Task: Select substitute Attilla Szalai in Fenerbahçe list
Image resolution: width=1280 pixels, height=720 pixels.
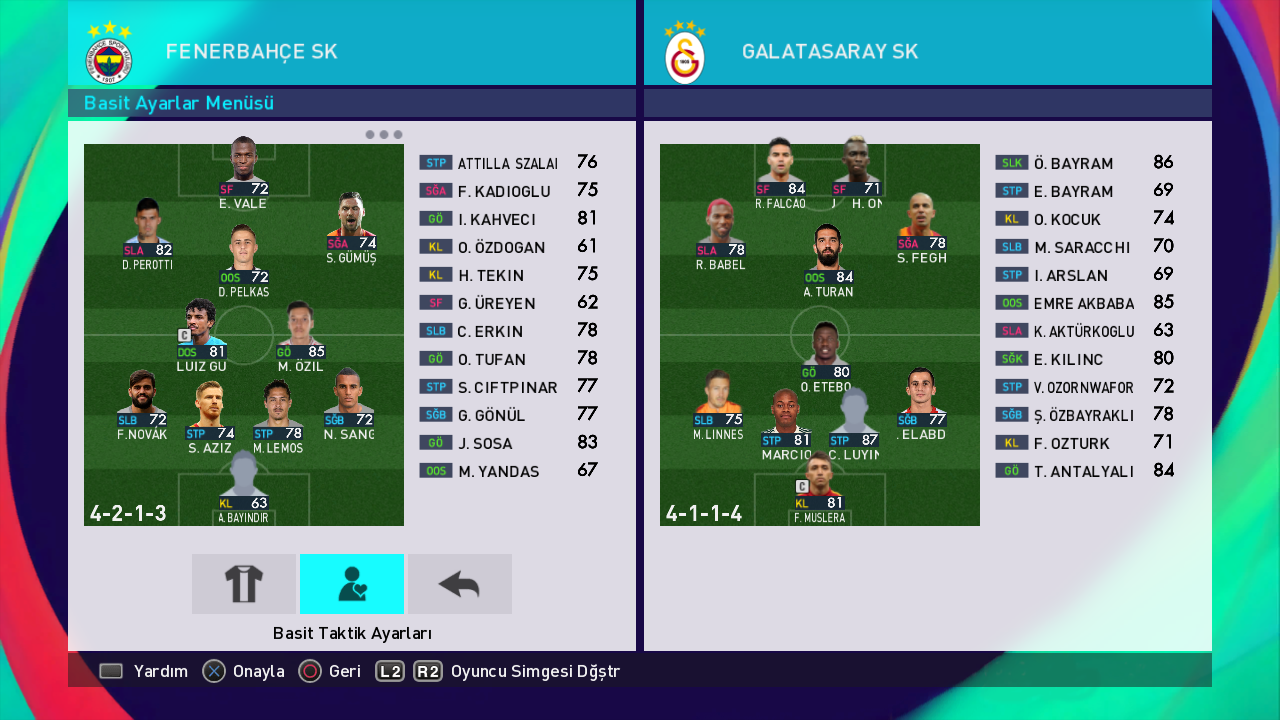Action: 508,163
